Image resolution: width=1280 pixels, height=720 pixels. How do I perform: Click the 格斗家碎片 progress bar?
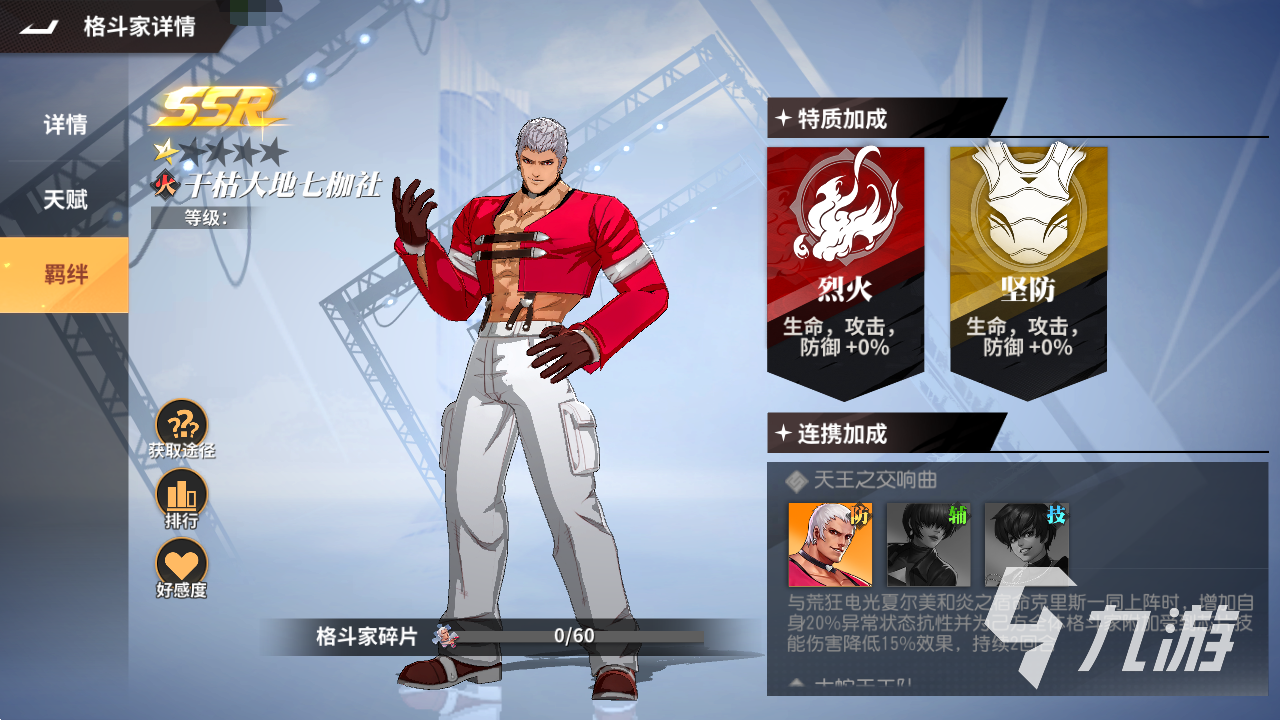[x=574, y=635]
